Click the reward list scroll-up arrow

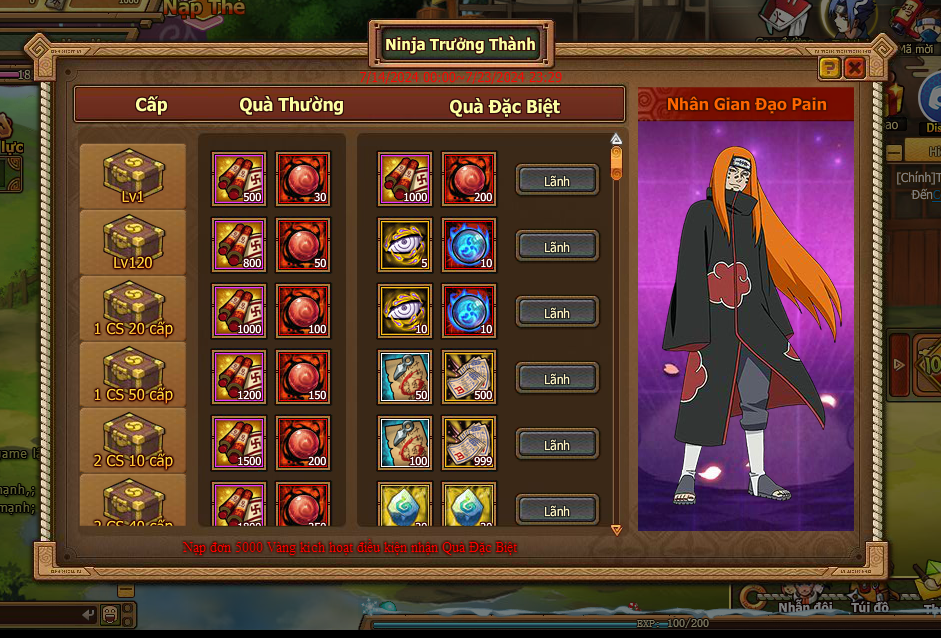(x=616, y=139)
